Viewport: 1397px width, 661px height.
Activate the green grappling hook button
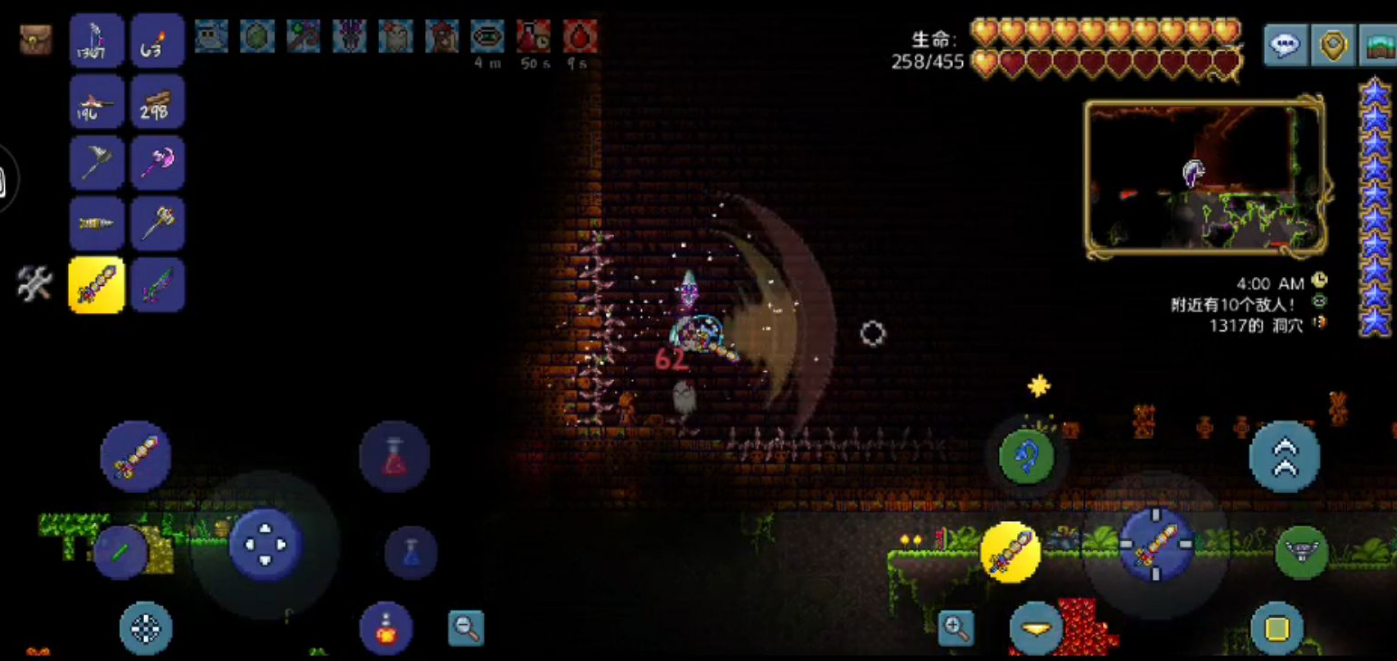[1027, 457]
